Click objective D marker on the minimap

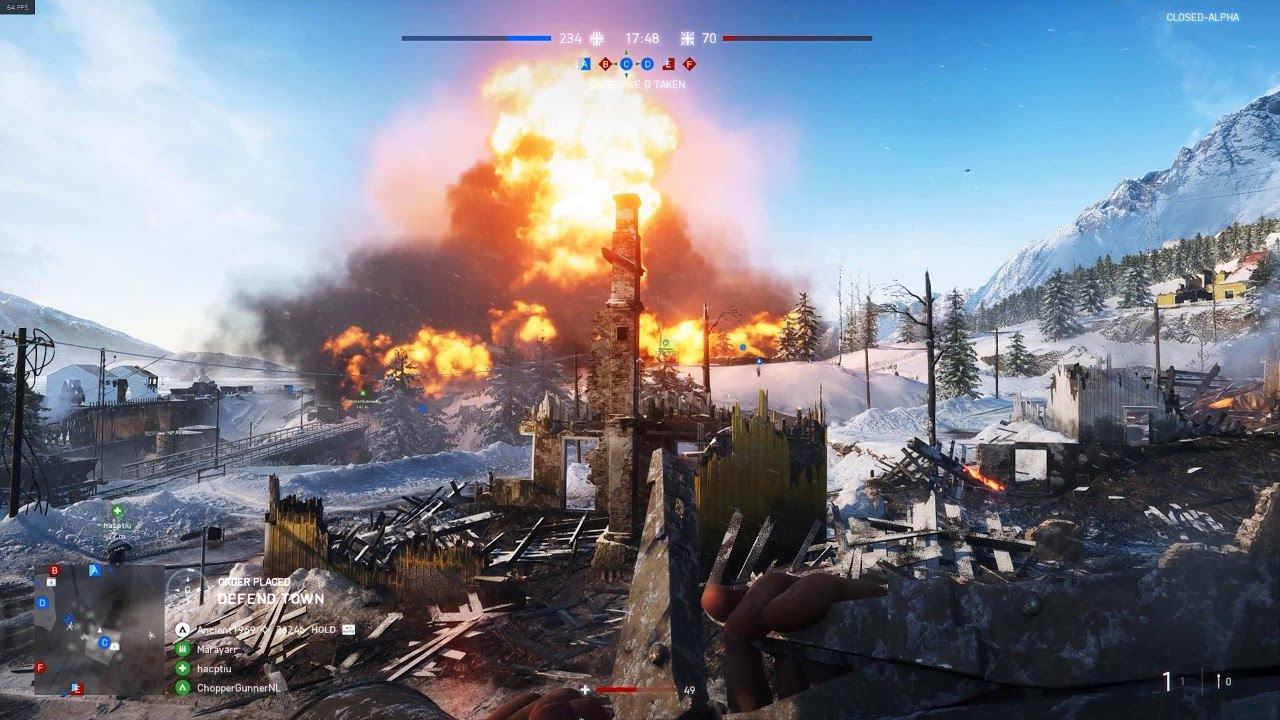coord(42,603)
